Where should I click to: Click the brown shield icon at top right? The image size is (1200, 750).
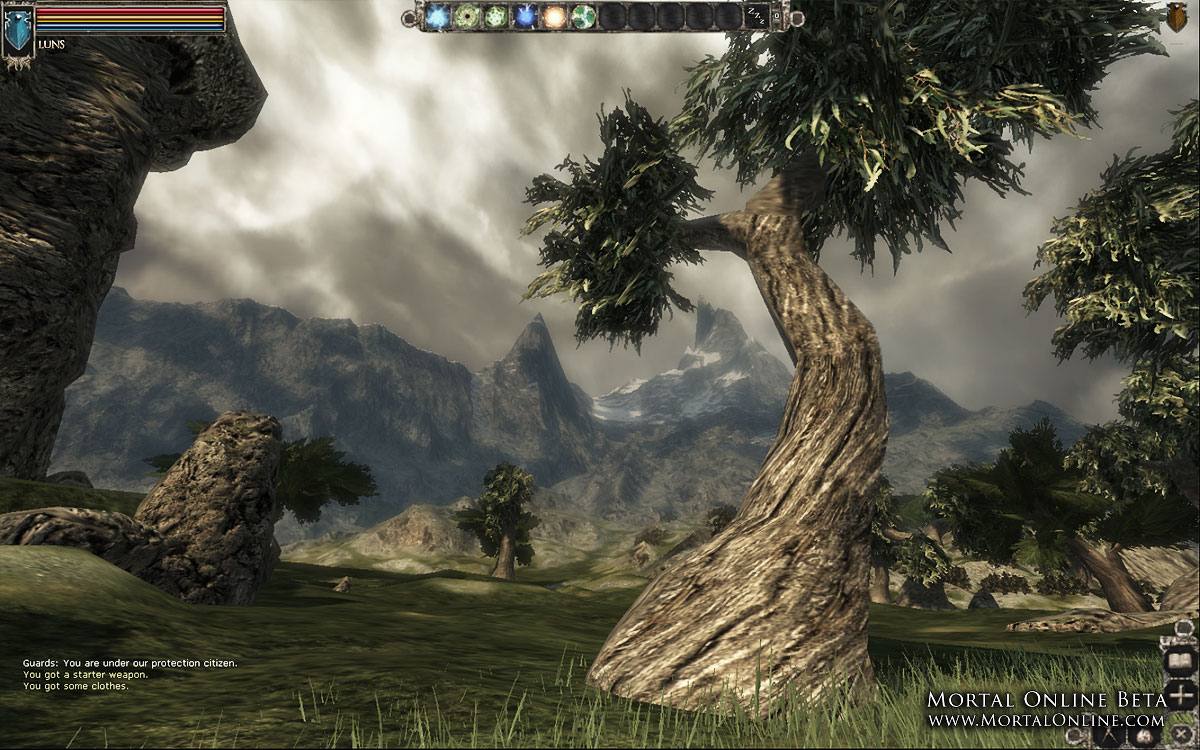[1180, 17]
